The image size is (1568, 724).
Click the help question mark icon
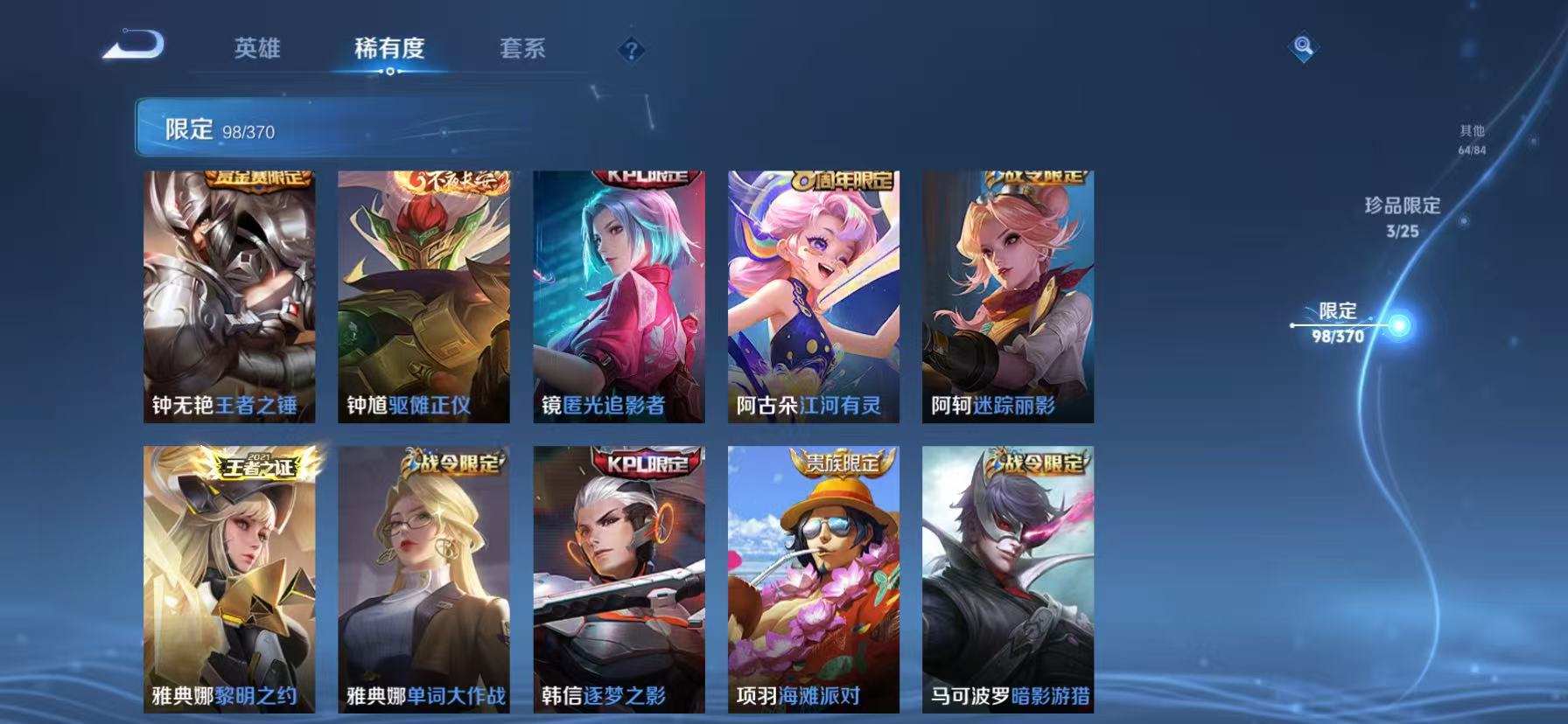tap(629, 51)
